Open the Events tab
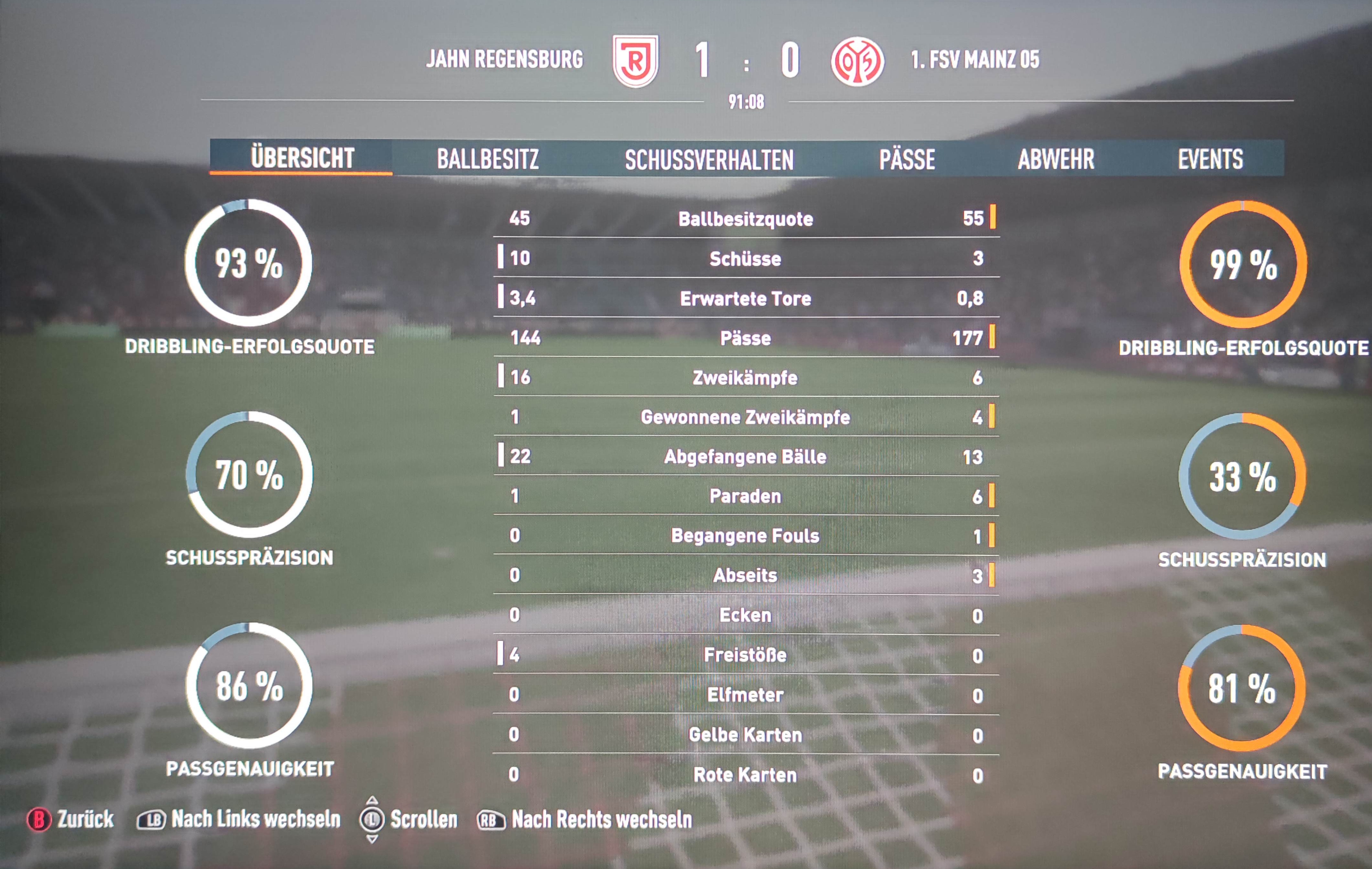Viewport: 1372px width, 869px height. (1210, 159)
